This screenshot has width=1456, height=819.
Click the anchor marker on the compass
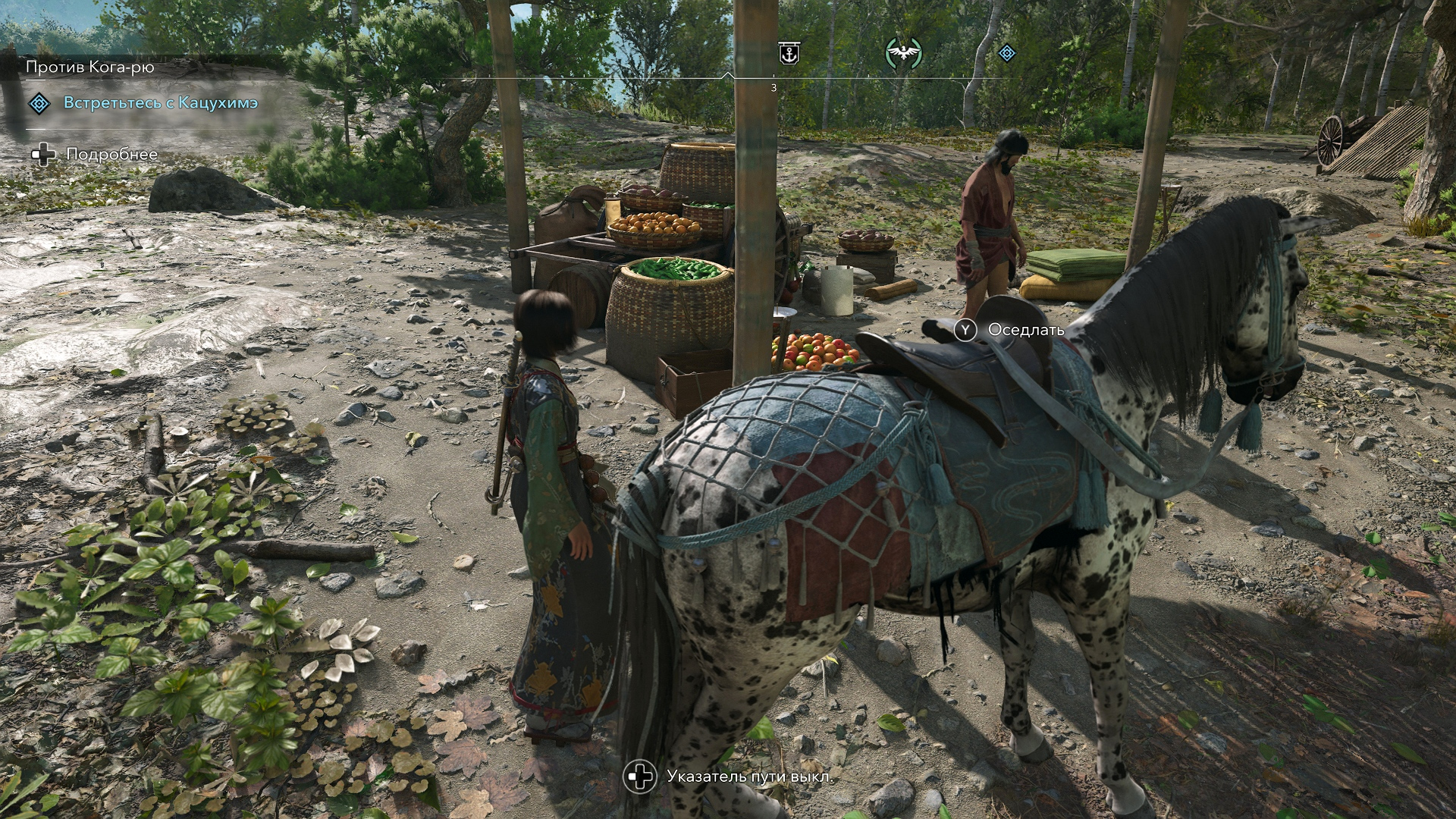coord(789,54)
